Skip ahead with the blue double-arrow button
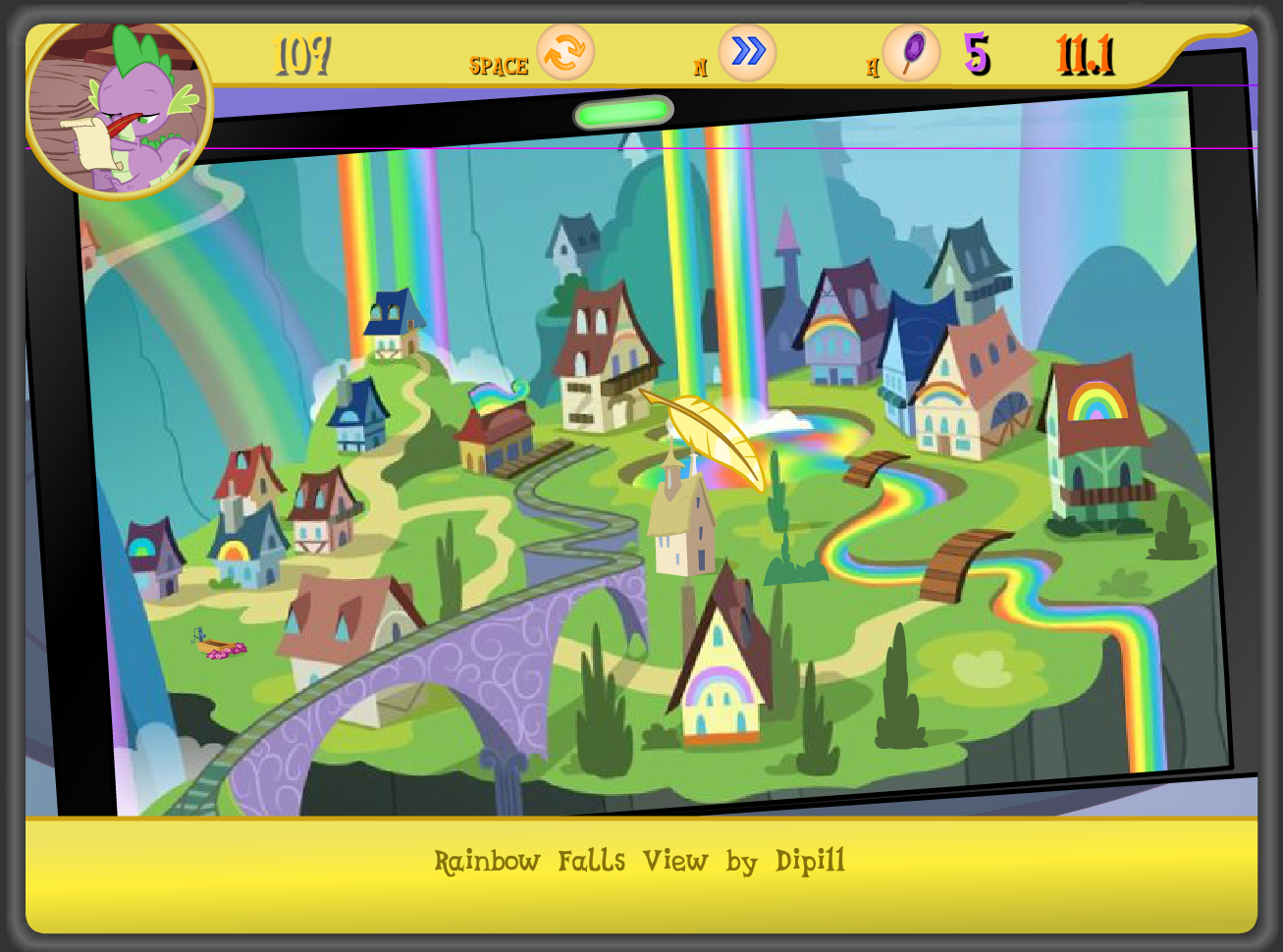The height and width of the screenshot is (952, 1283). [747, 52]
